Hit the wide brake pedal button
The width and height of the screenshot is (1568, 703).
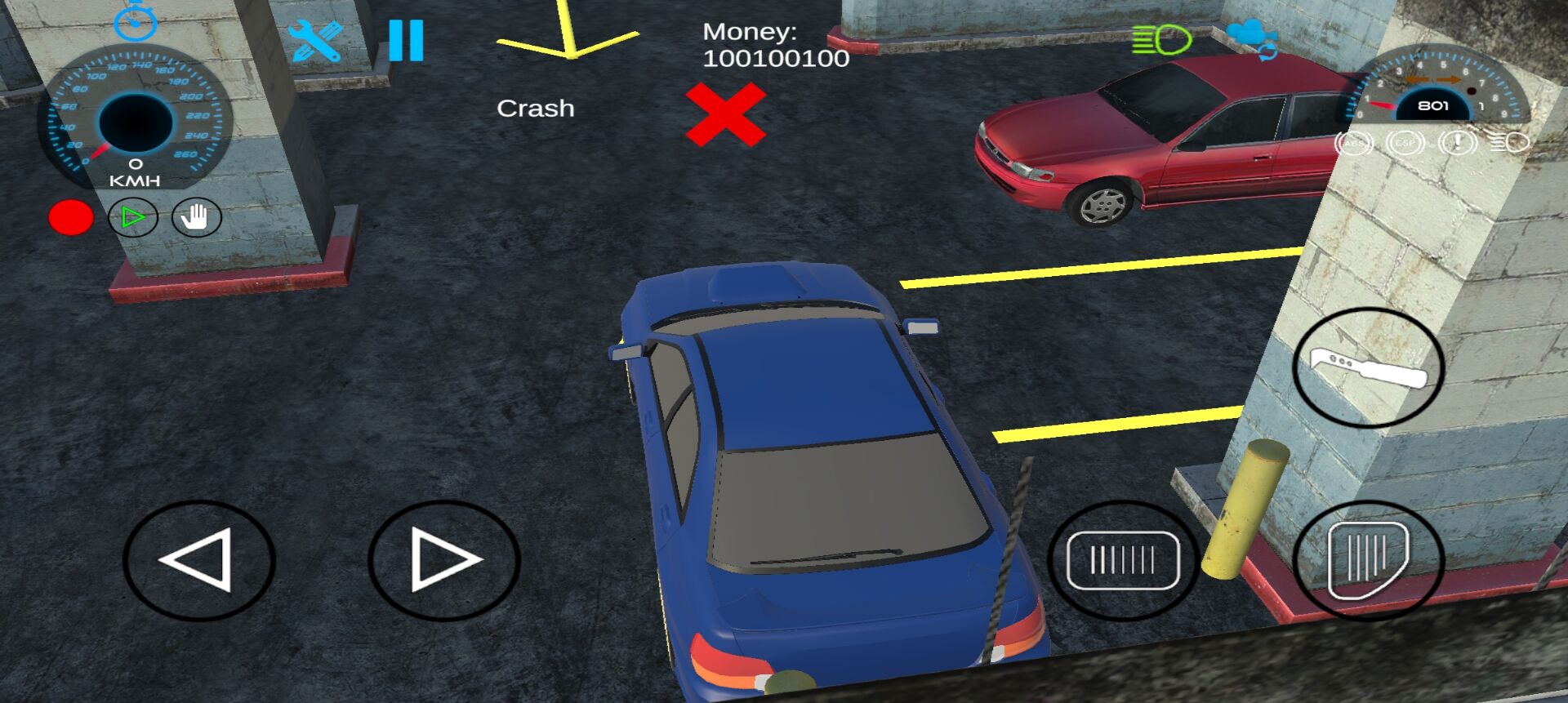(1123, 560)
